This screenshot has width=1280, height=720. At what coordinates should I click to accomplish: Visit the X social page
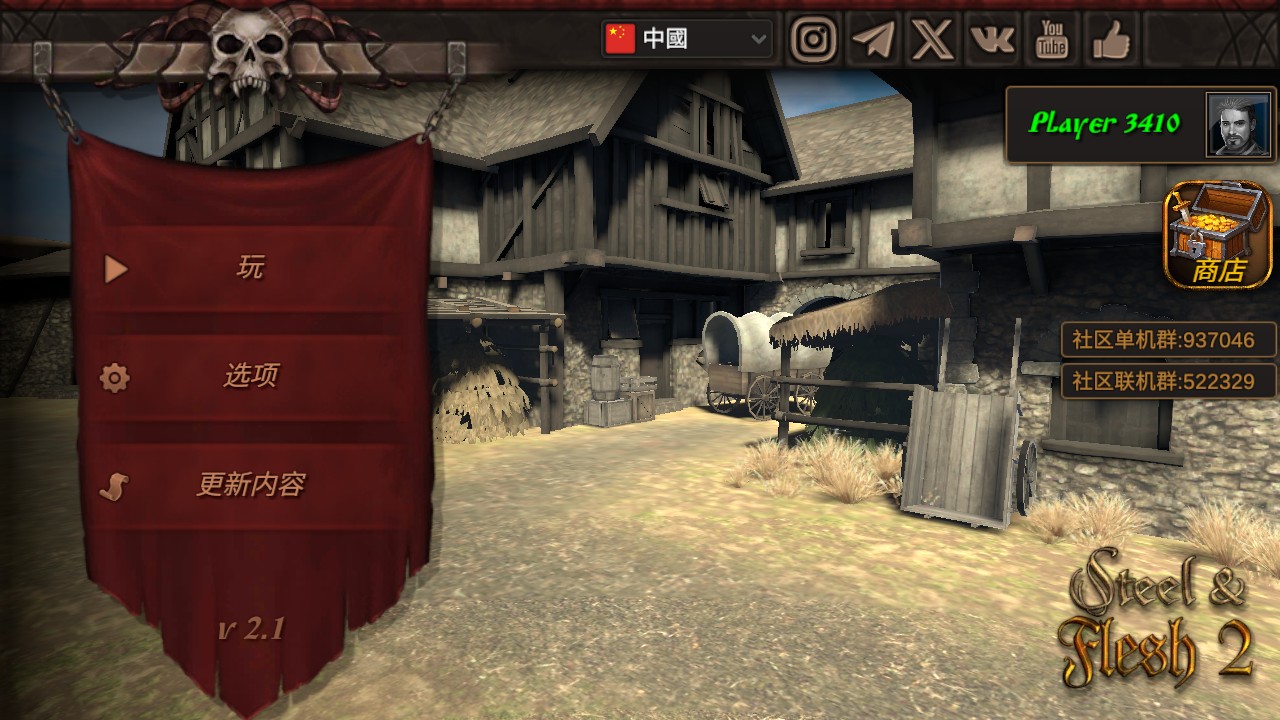(x=932, y=40)
